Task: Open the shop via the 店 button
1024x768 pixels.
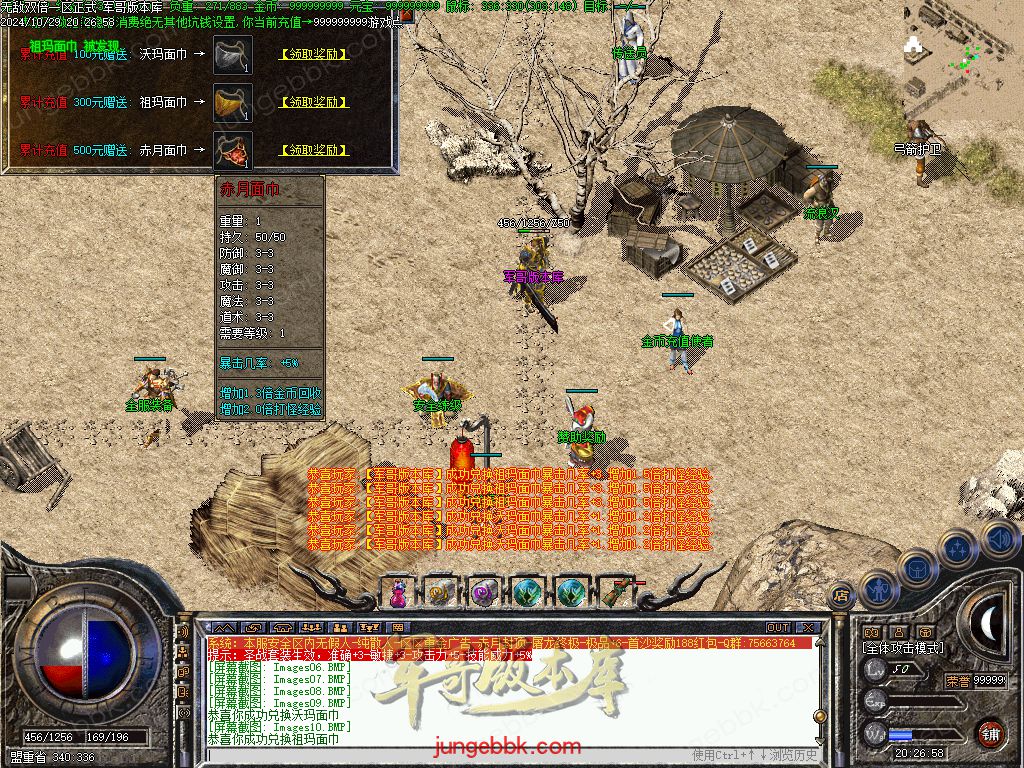Action: coord(841,596)
